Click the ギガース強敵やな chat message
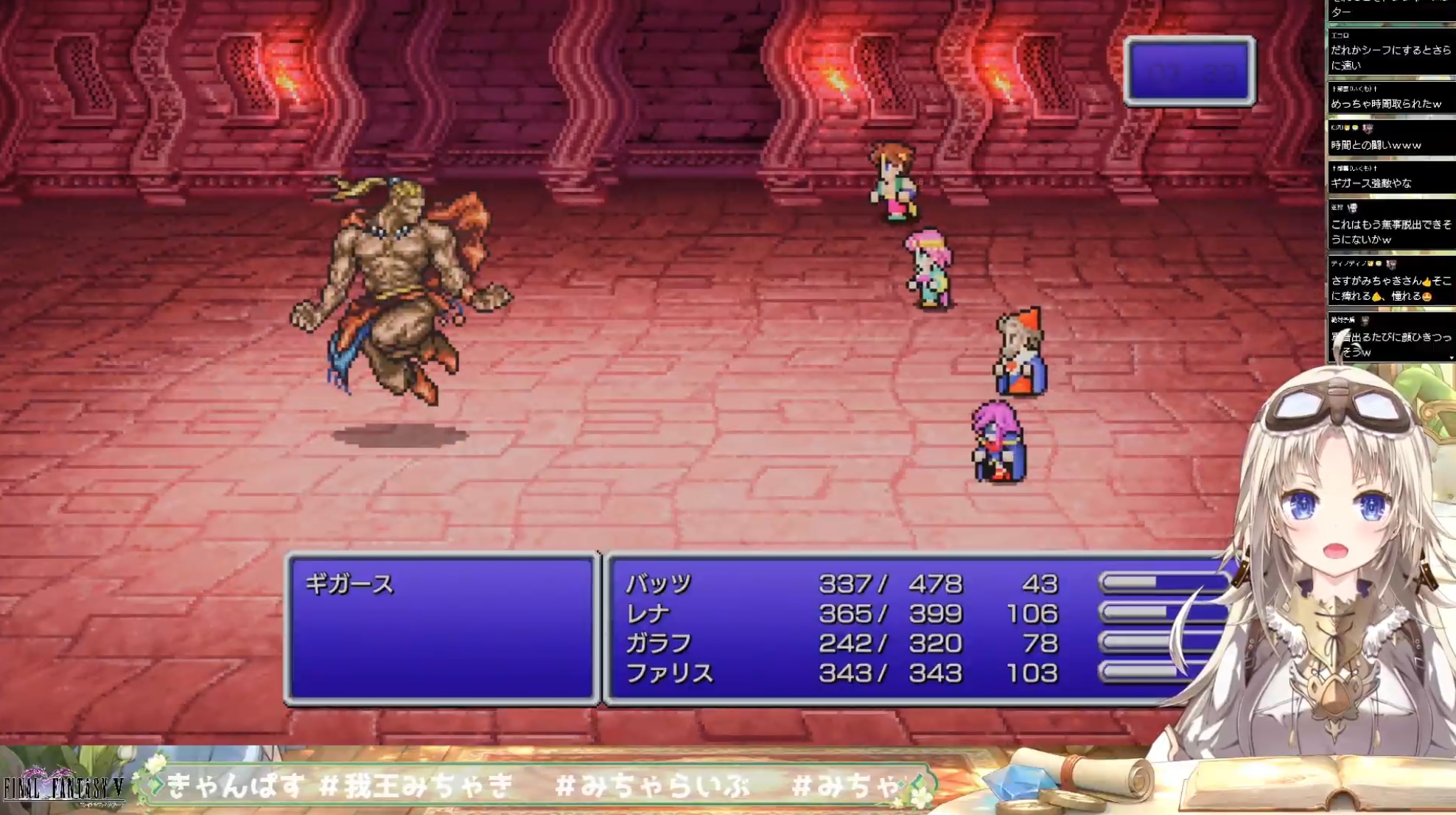 coord(1371,183)
